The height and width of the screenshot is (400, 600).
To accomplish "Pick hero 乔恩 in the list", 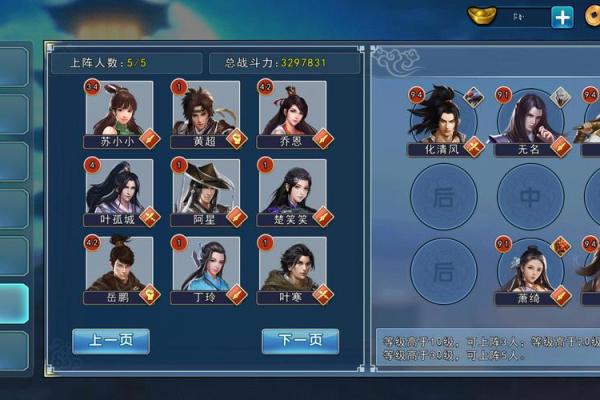I will tap(292, 110).
